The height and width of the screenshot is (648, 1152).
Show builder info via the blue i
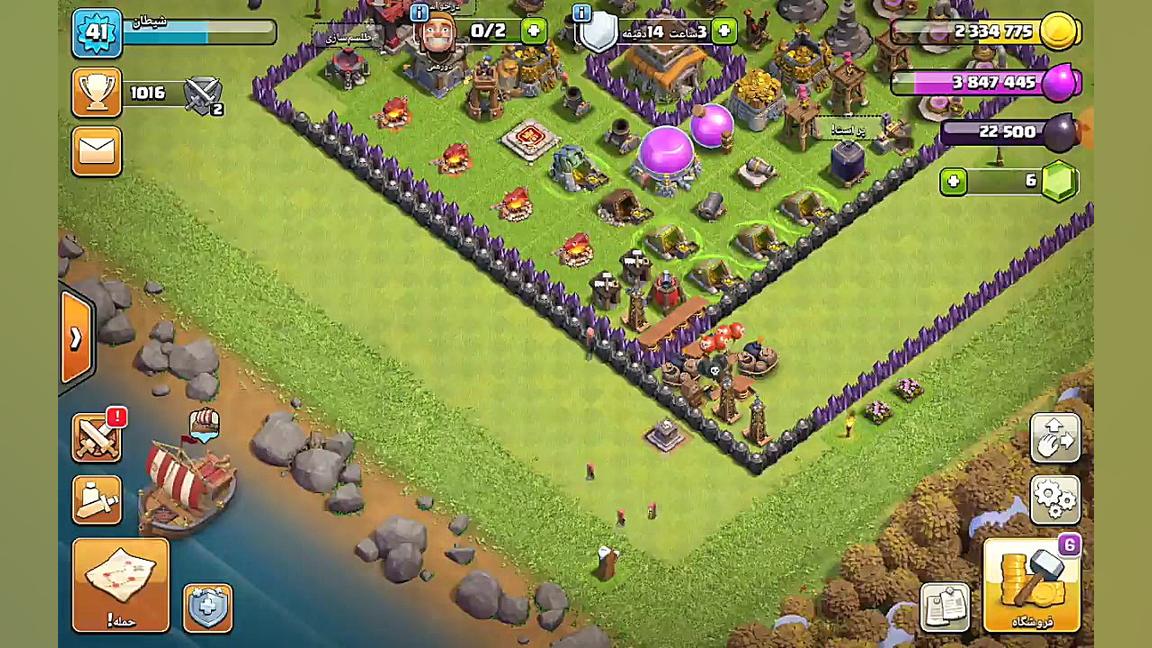420,13
